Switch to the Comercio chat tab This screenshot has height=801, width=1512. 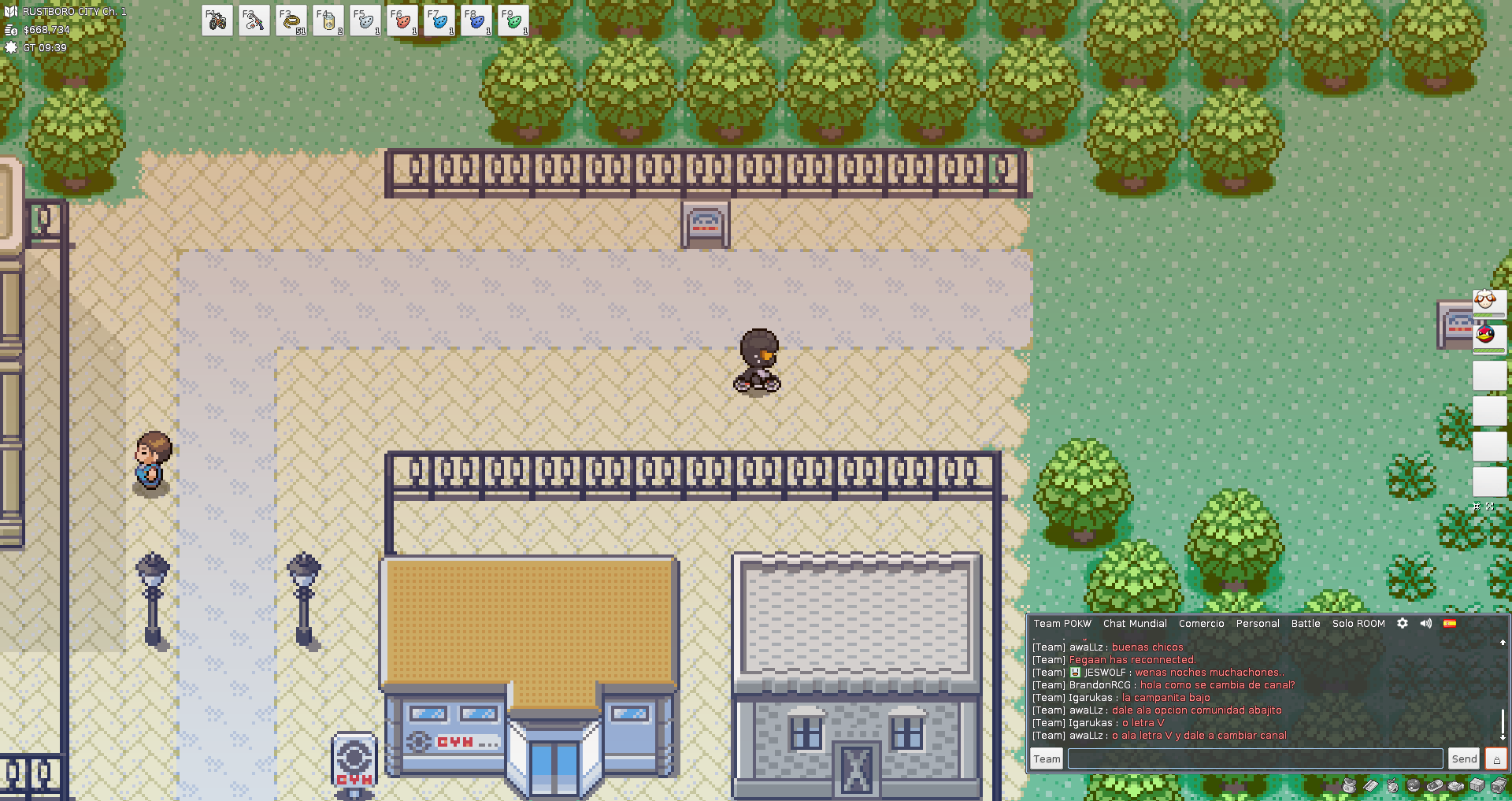[1201, 623]
